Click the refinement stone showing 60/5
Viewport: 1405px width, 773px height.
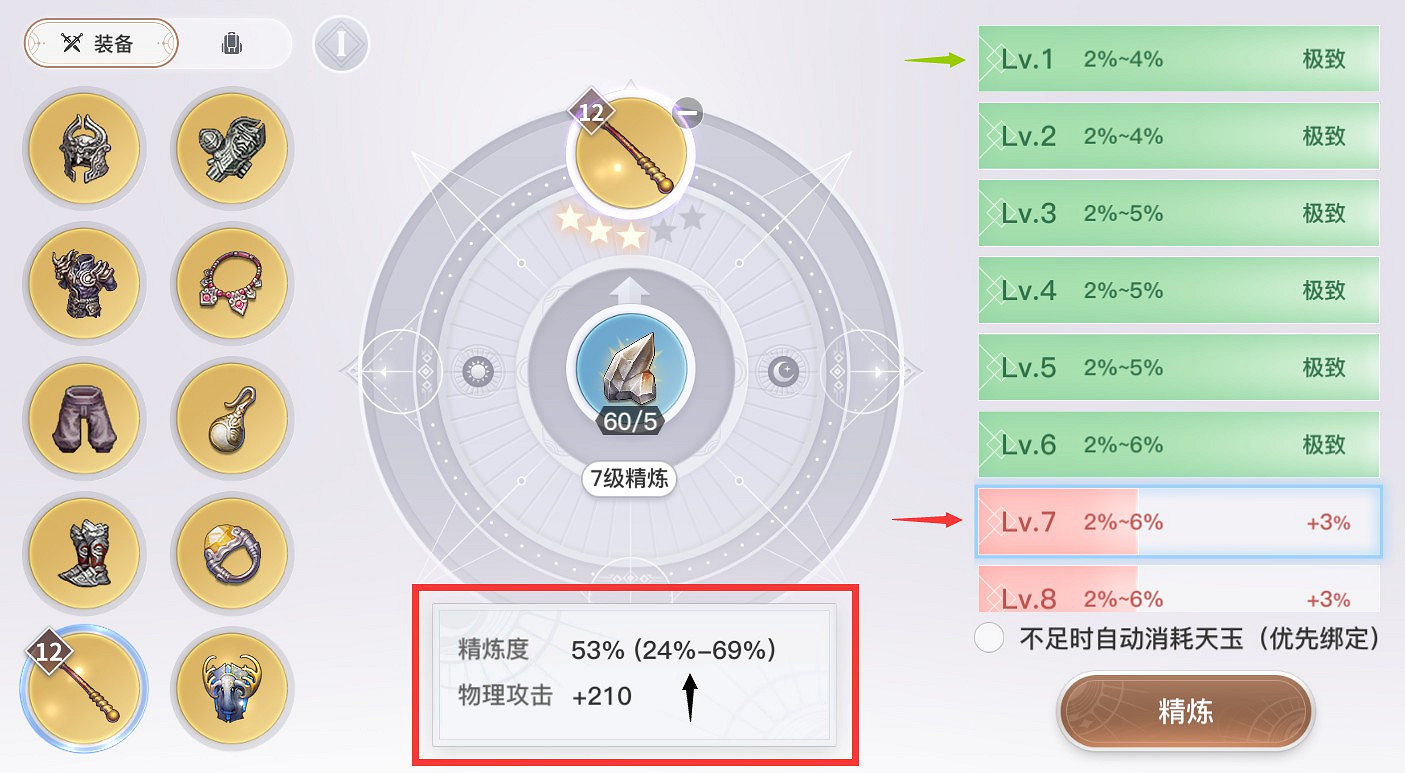(628, 370)
